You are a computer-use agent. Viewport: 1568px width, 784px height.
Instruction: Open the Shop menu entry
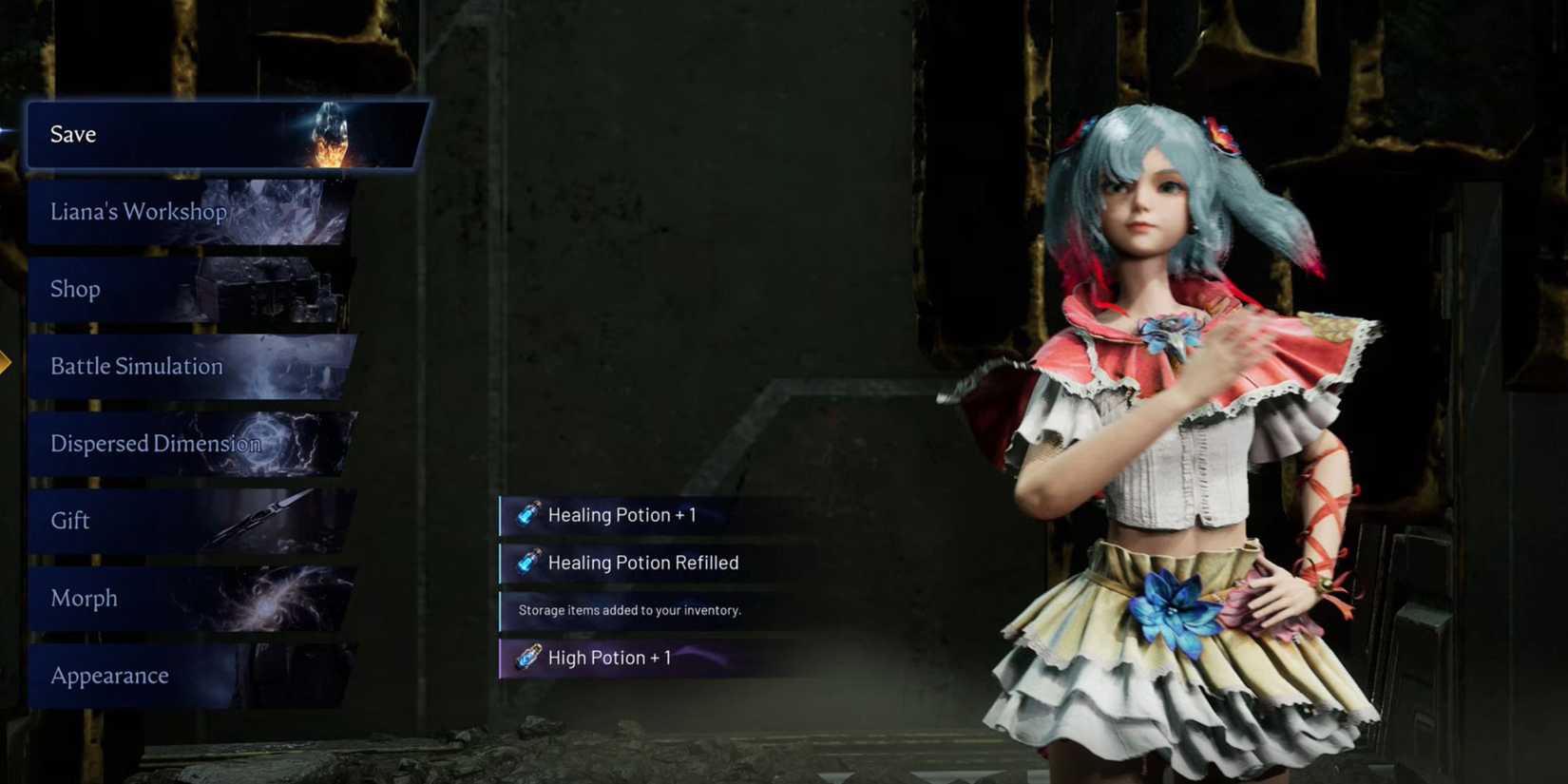point(74,288)
